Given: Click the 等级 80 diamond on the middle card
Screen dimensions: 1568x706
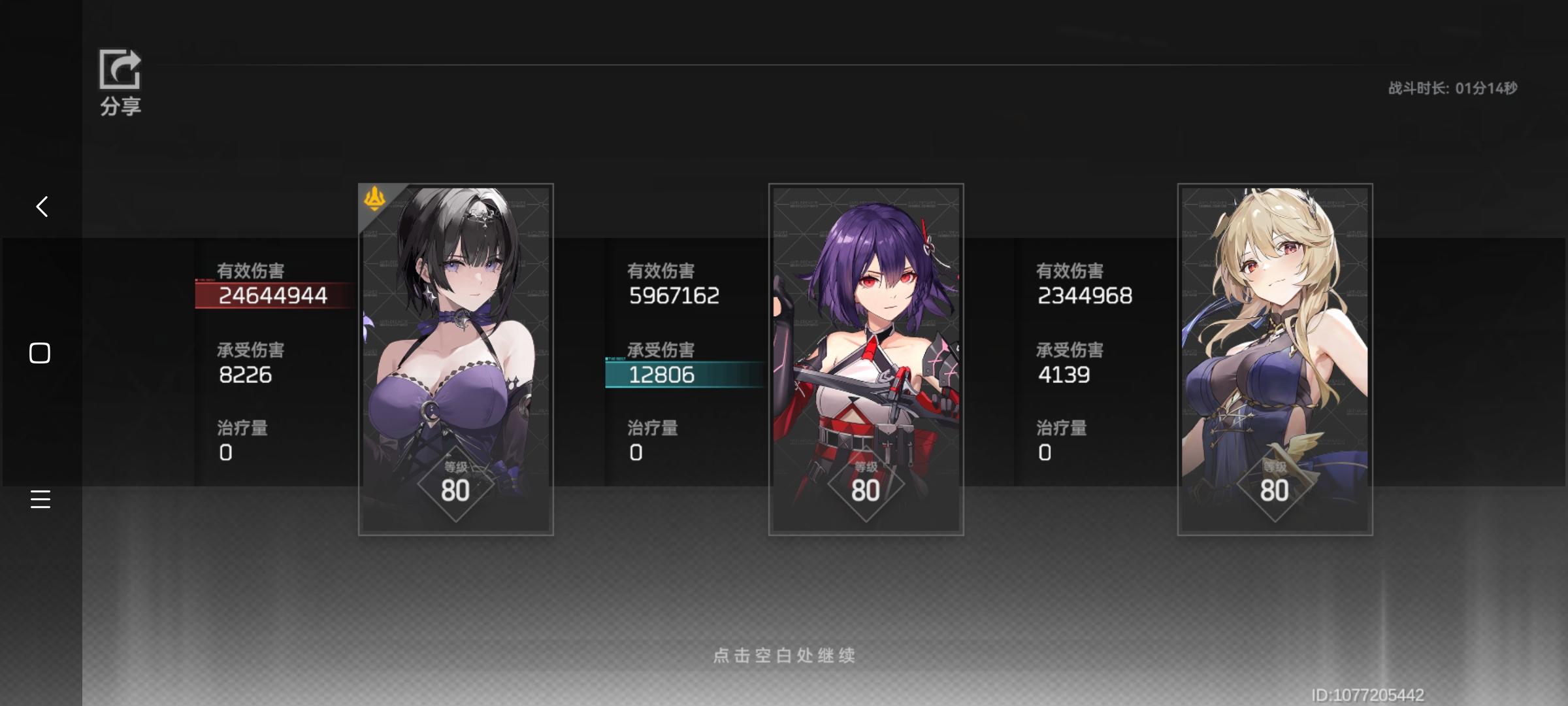Looking at the screenshot, I should (866, 484).
